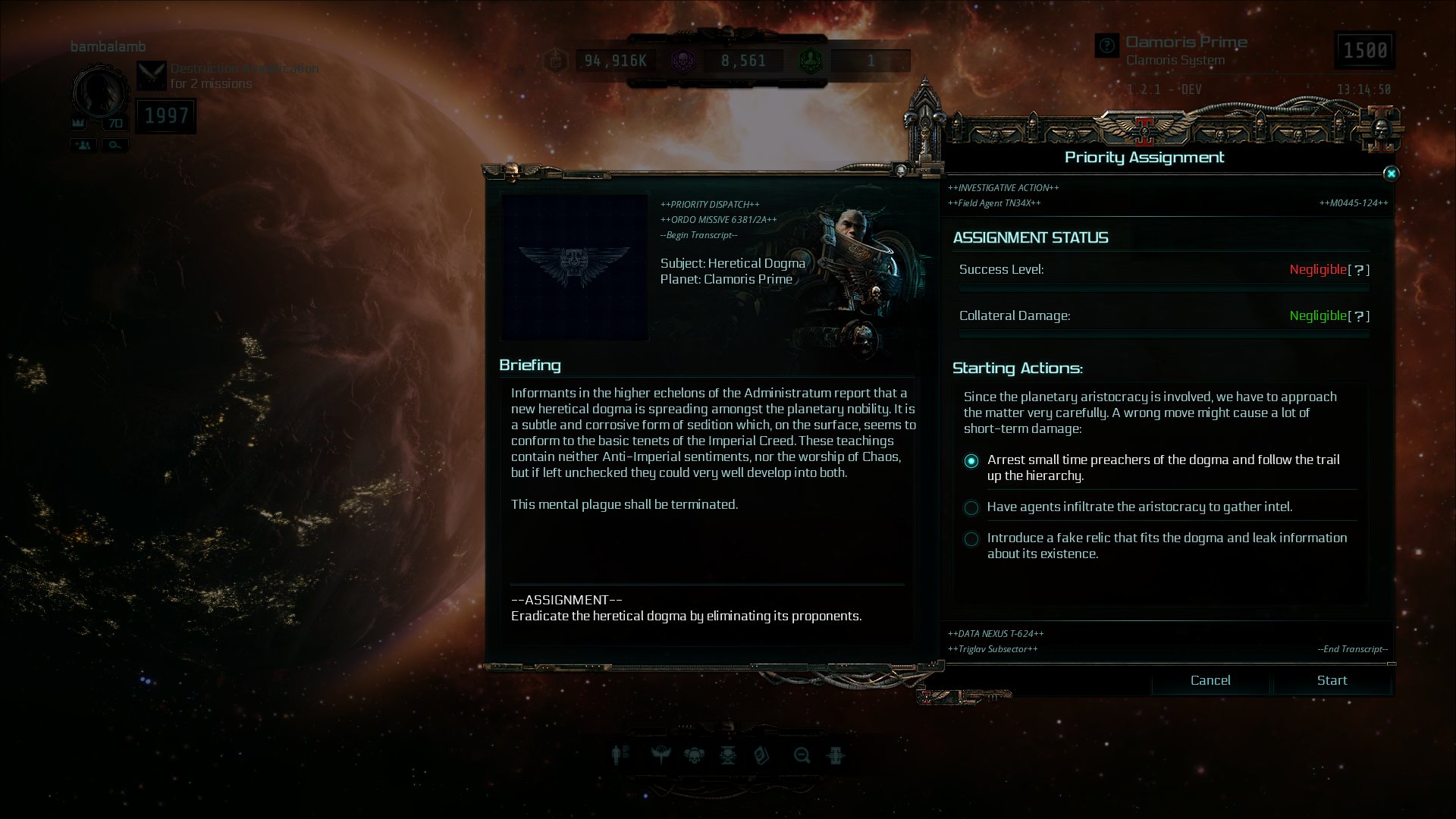1456x819 pixels.
Task: Open the skull with cogs toolbar icon
Action: tap(694, 755)
